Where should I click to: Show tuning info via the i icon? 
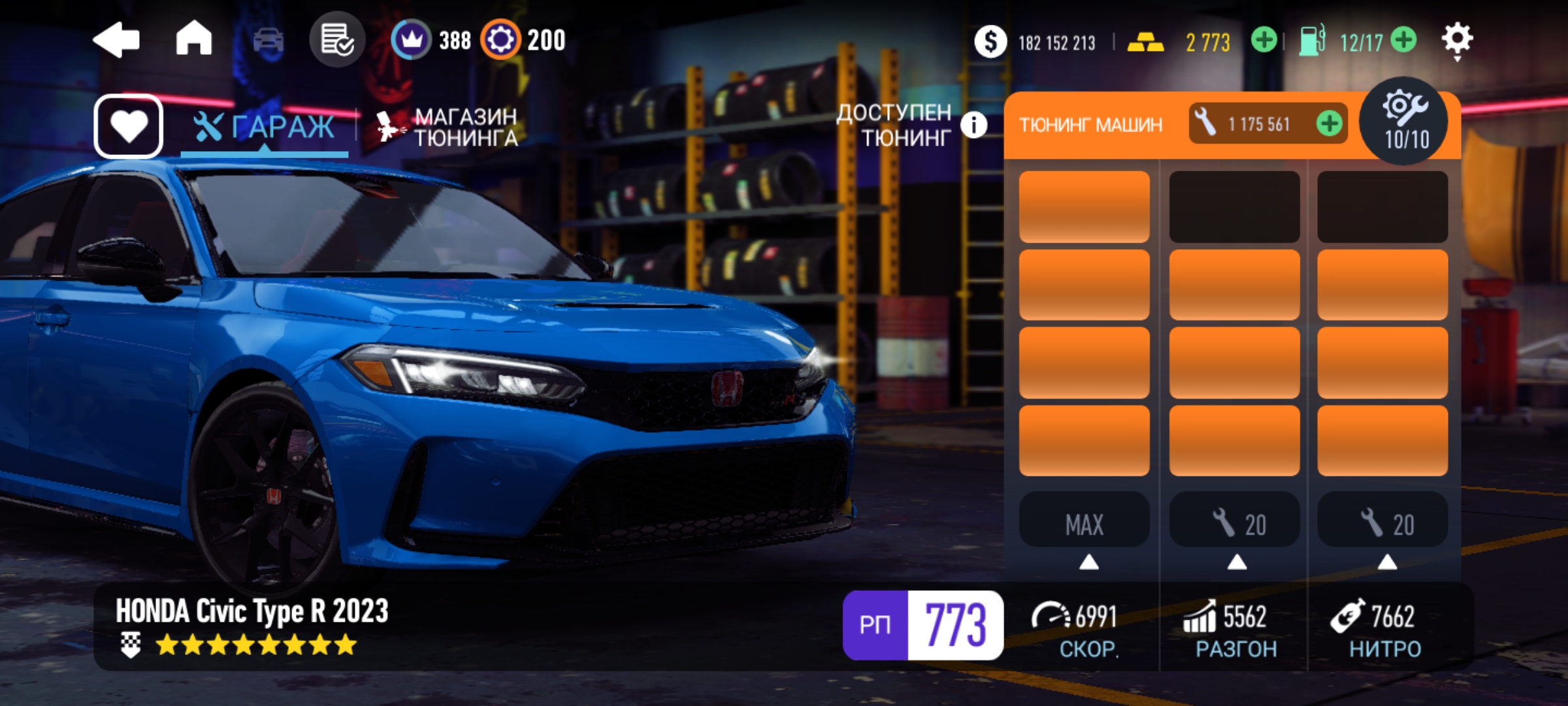tap(973, 124)
